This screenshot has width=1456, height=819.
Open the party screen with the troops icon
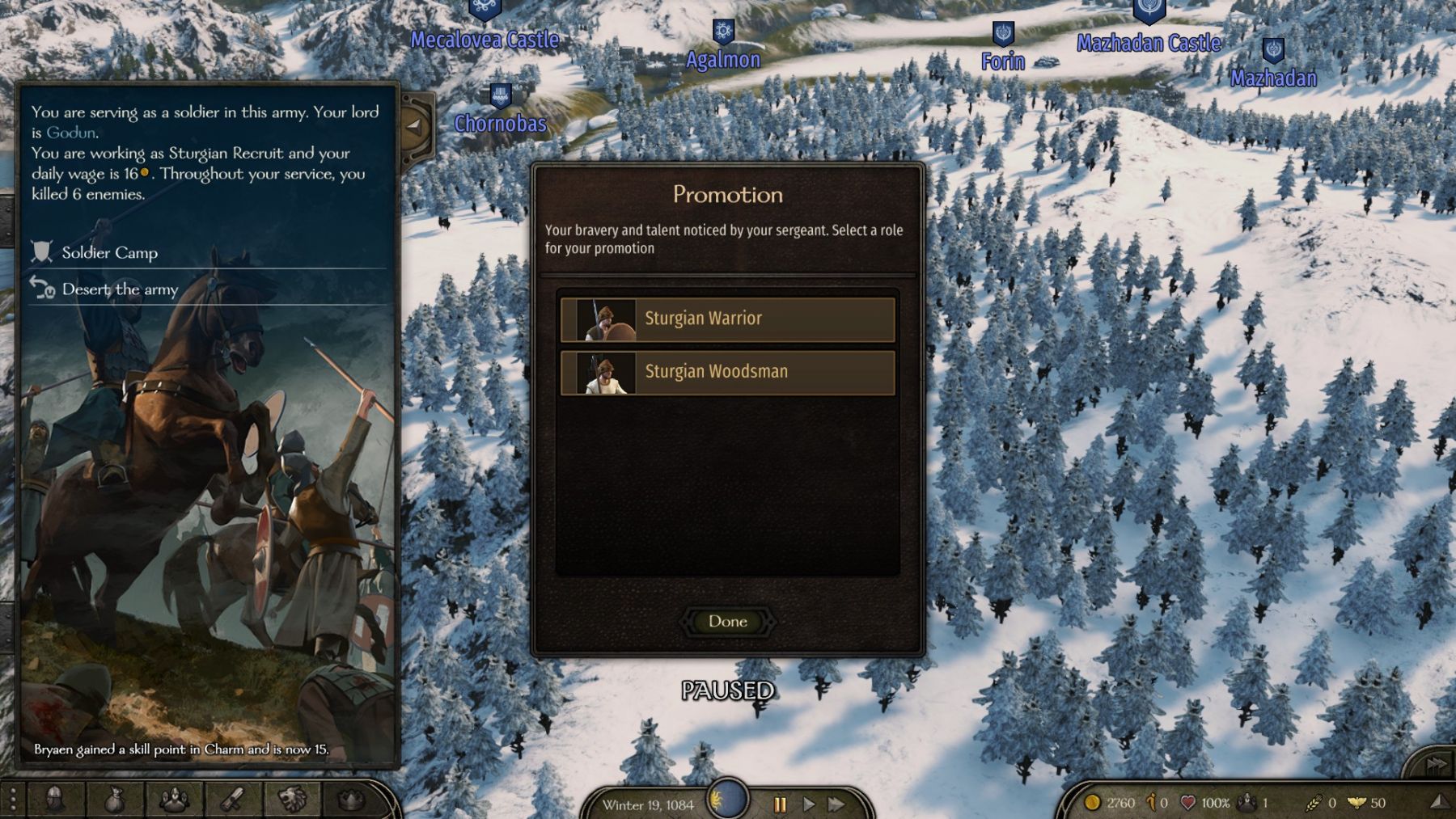tap(174, 800)
